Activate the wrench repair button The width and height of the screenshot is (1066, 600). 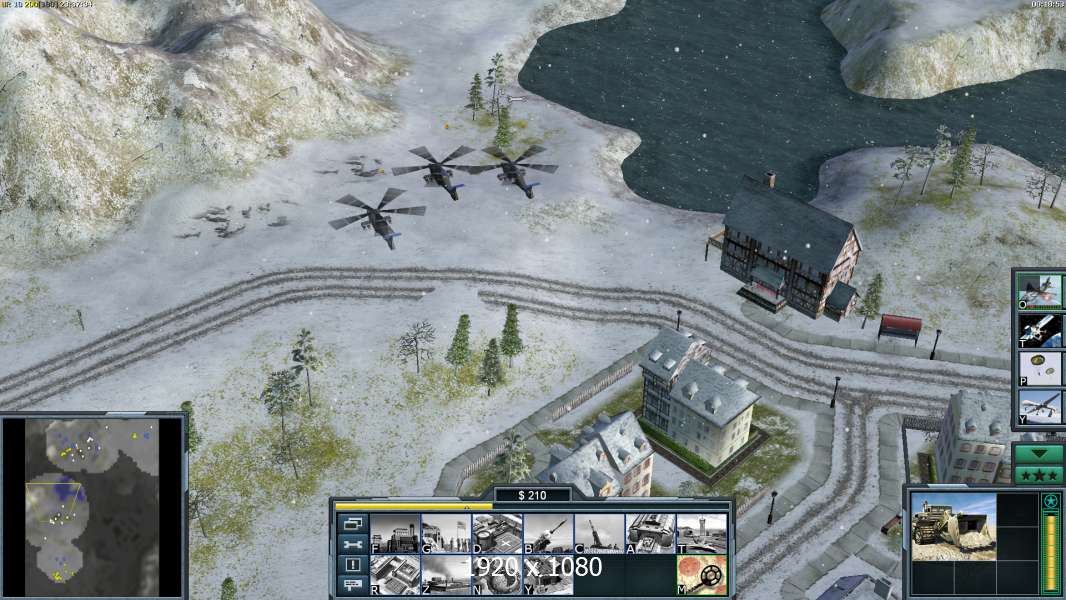352,544
